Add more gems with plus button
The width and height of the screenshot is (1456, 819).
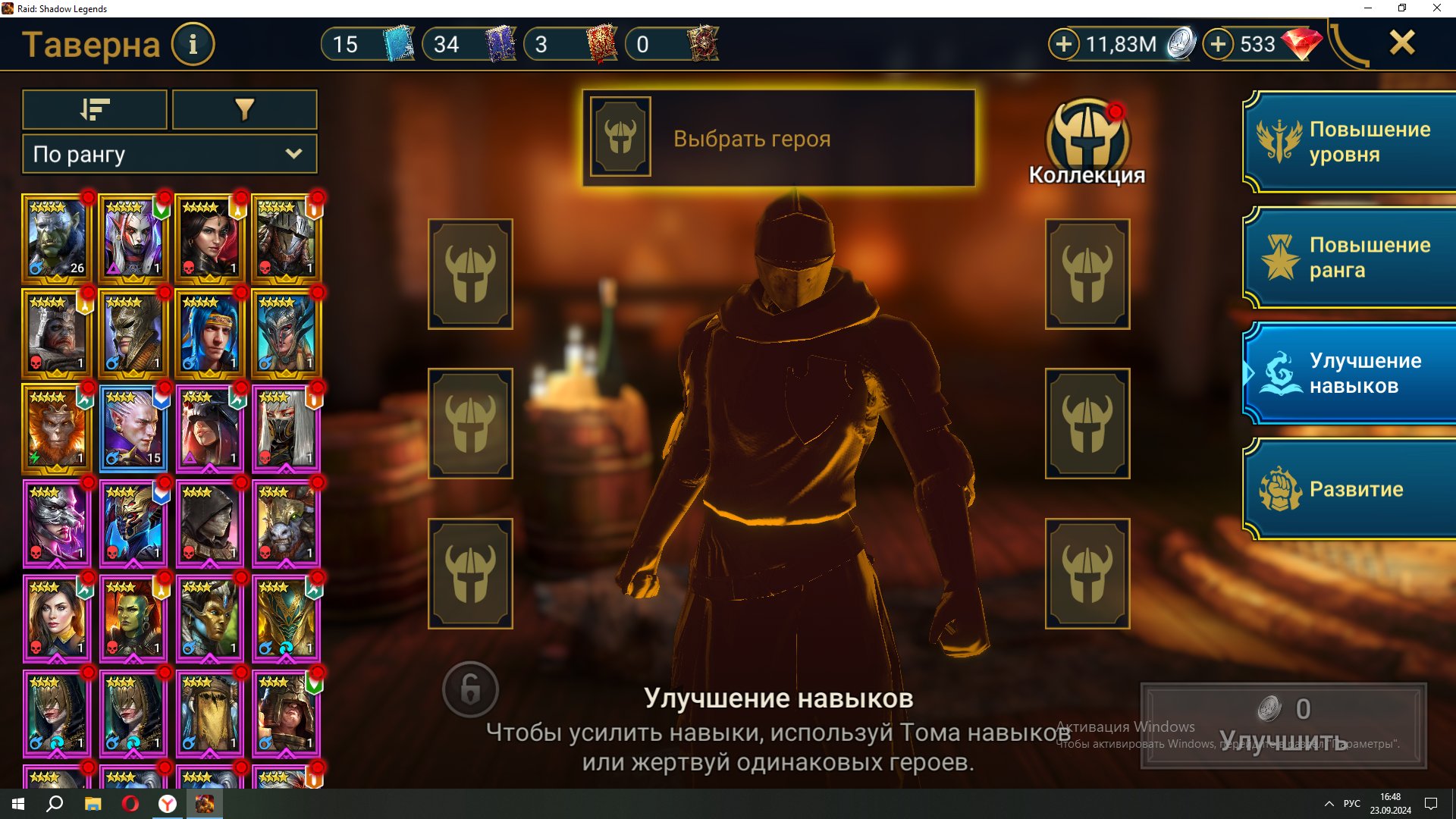[x=1218, y=44]
